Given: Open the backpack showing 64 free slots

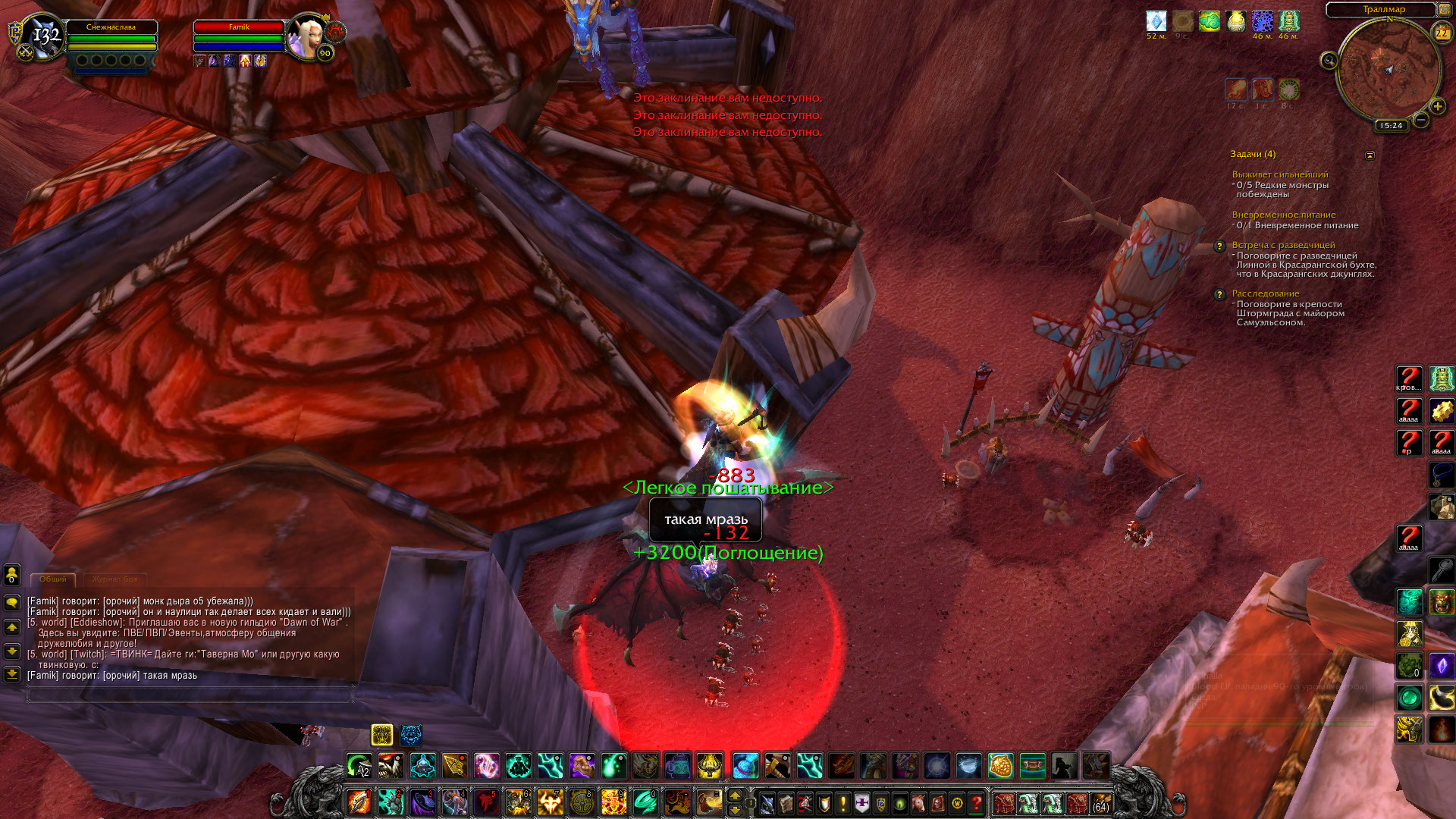Looking at the screenshot, I should [1100, 802].
